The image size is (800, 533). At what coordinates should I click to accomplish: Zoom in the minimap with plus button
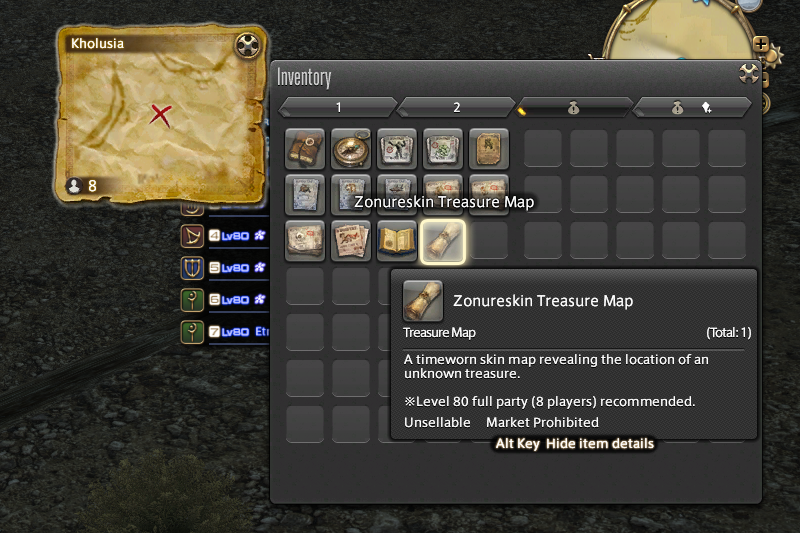(x=762, y=45)
